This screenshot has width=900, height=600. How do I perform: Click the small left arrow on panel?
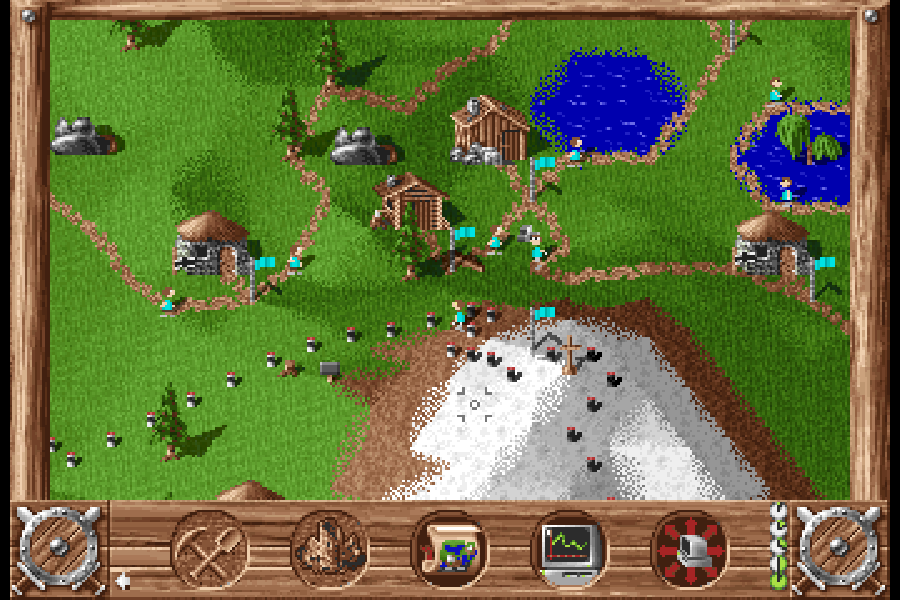point(123,580)
